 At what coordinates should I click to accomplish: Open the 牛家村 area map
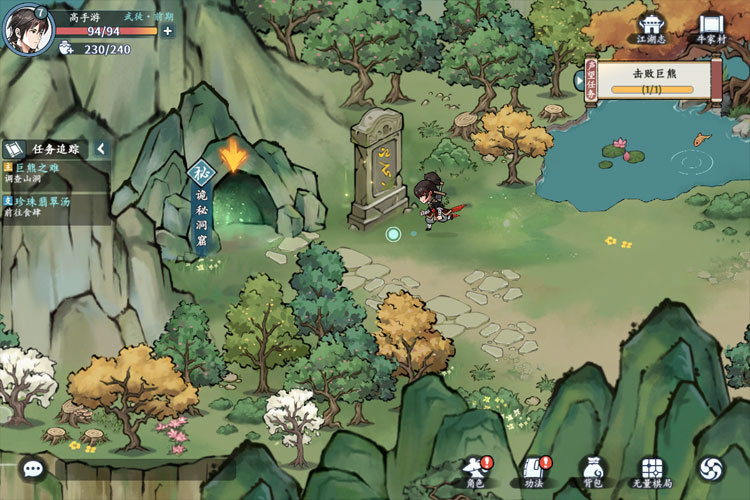[x=711, y=27]
